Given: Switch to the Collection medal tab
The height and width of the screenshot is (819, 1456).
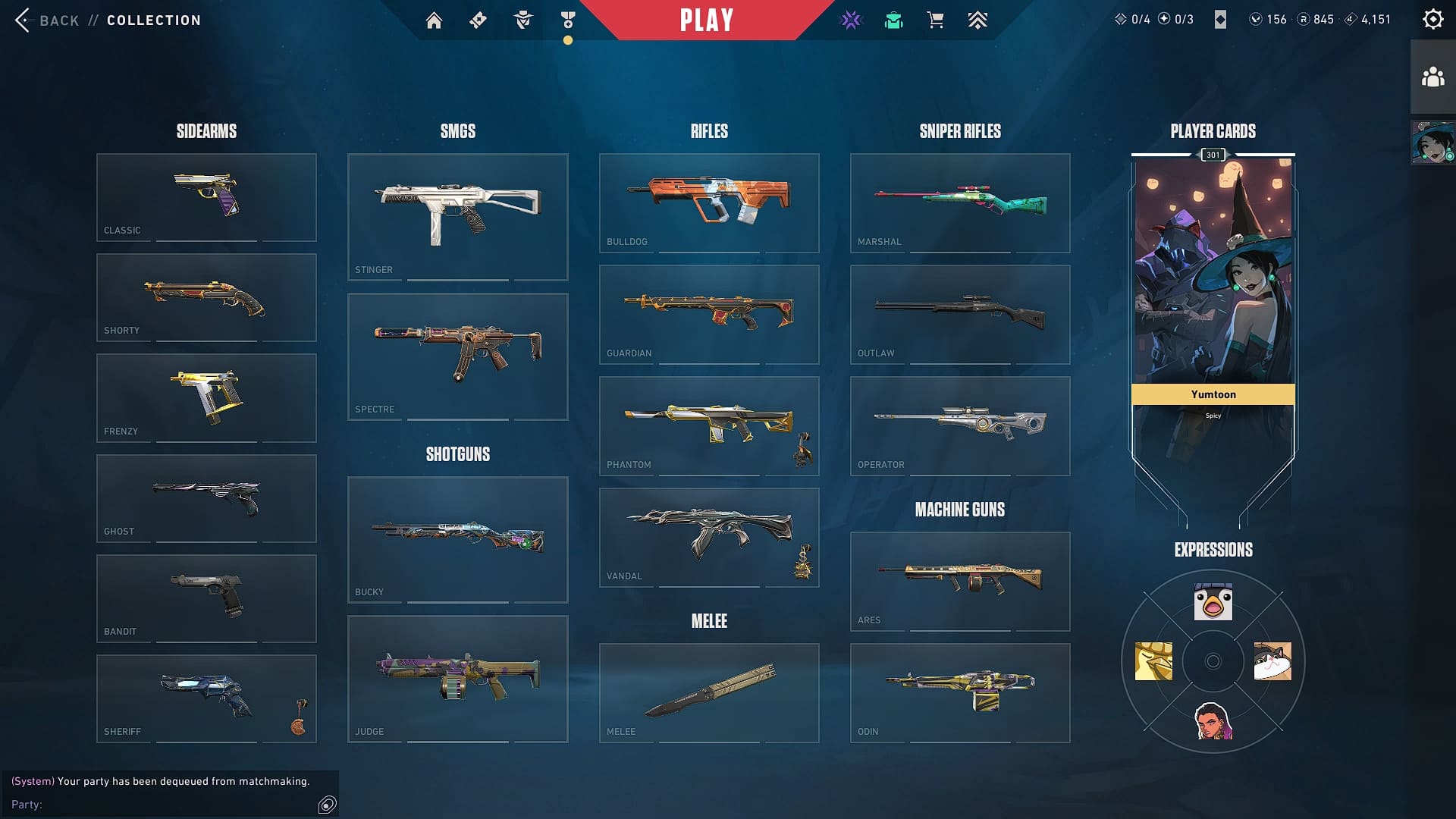Looking at the screenshot, I should coord(566,20).
